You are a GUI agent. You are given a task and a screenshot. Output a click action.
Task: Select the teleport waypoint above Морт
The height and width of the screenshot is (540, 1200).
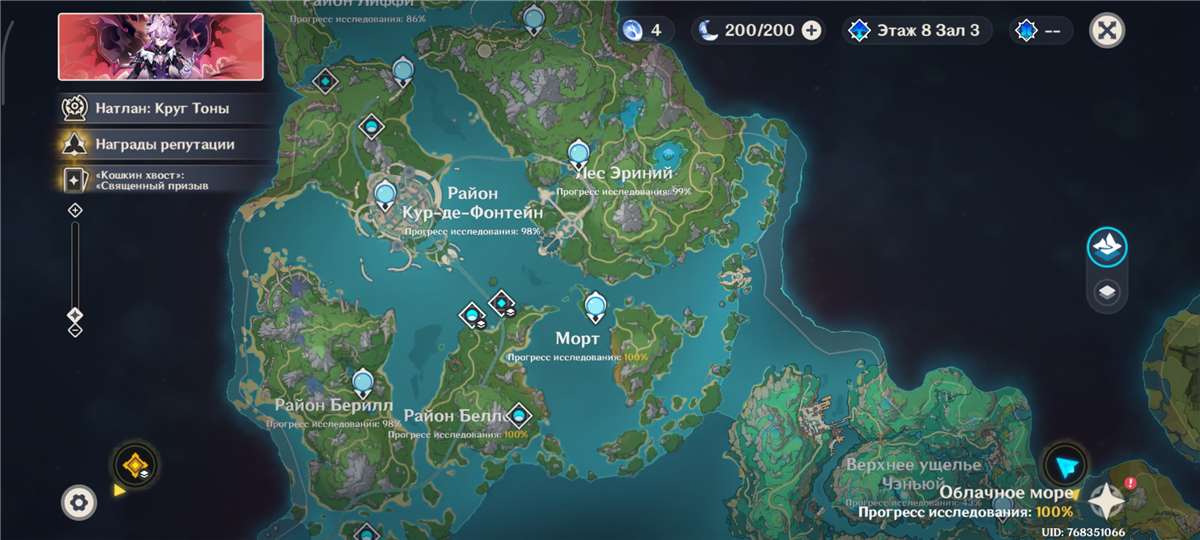[x=596, y=305]
